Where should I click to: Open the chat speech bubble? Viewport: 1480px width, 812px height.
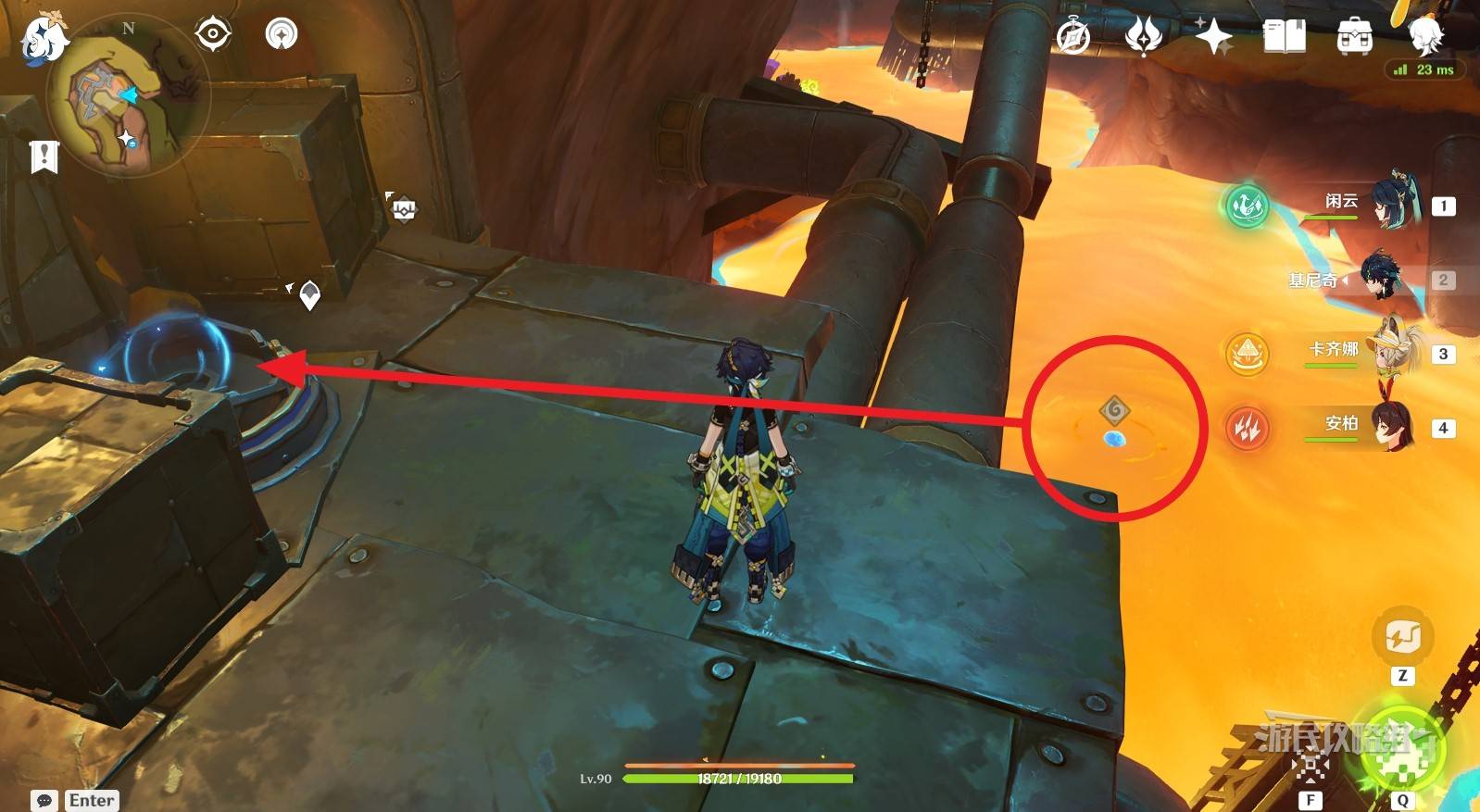pos(44,800)
